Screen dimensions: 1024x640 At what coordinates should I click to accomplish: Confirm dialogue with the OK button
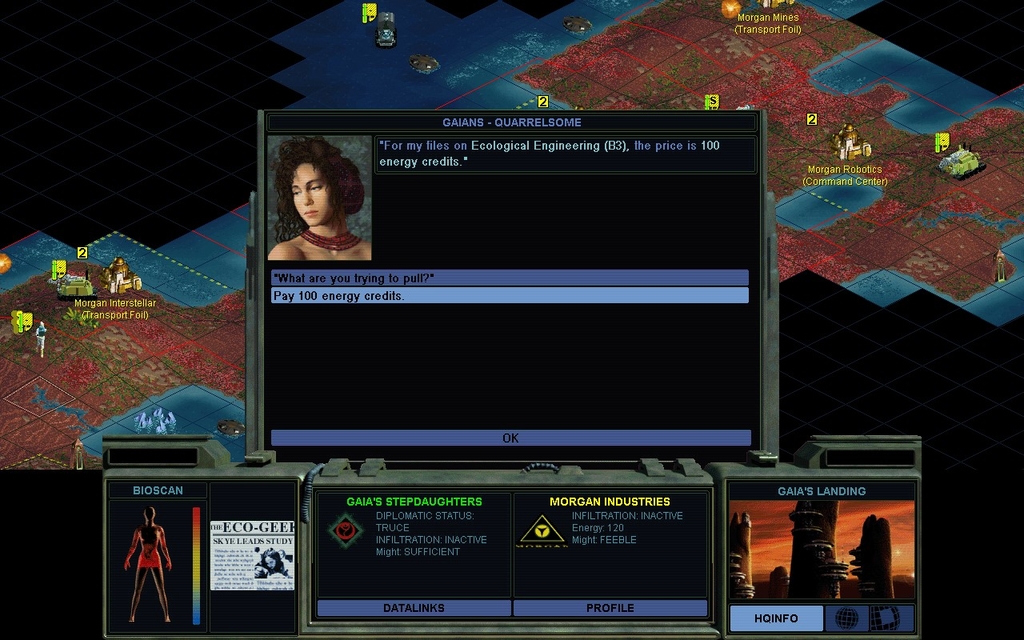pyautogui.click(x=510, y=438)
